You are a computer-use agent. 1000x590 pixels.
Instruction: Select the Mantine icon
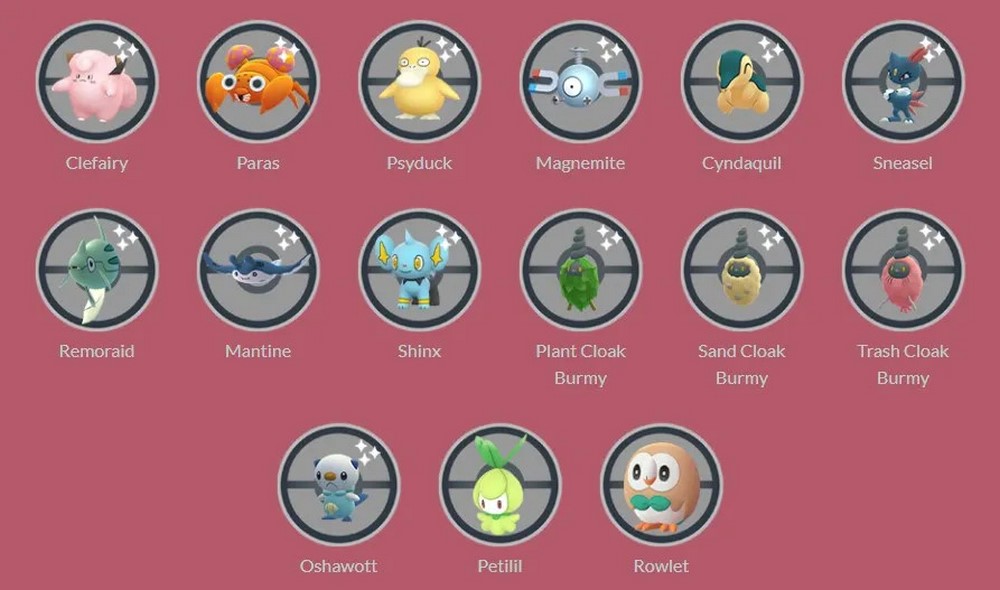click(258, 269)
